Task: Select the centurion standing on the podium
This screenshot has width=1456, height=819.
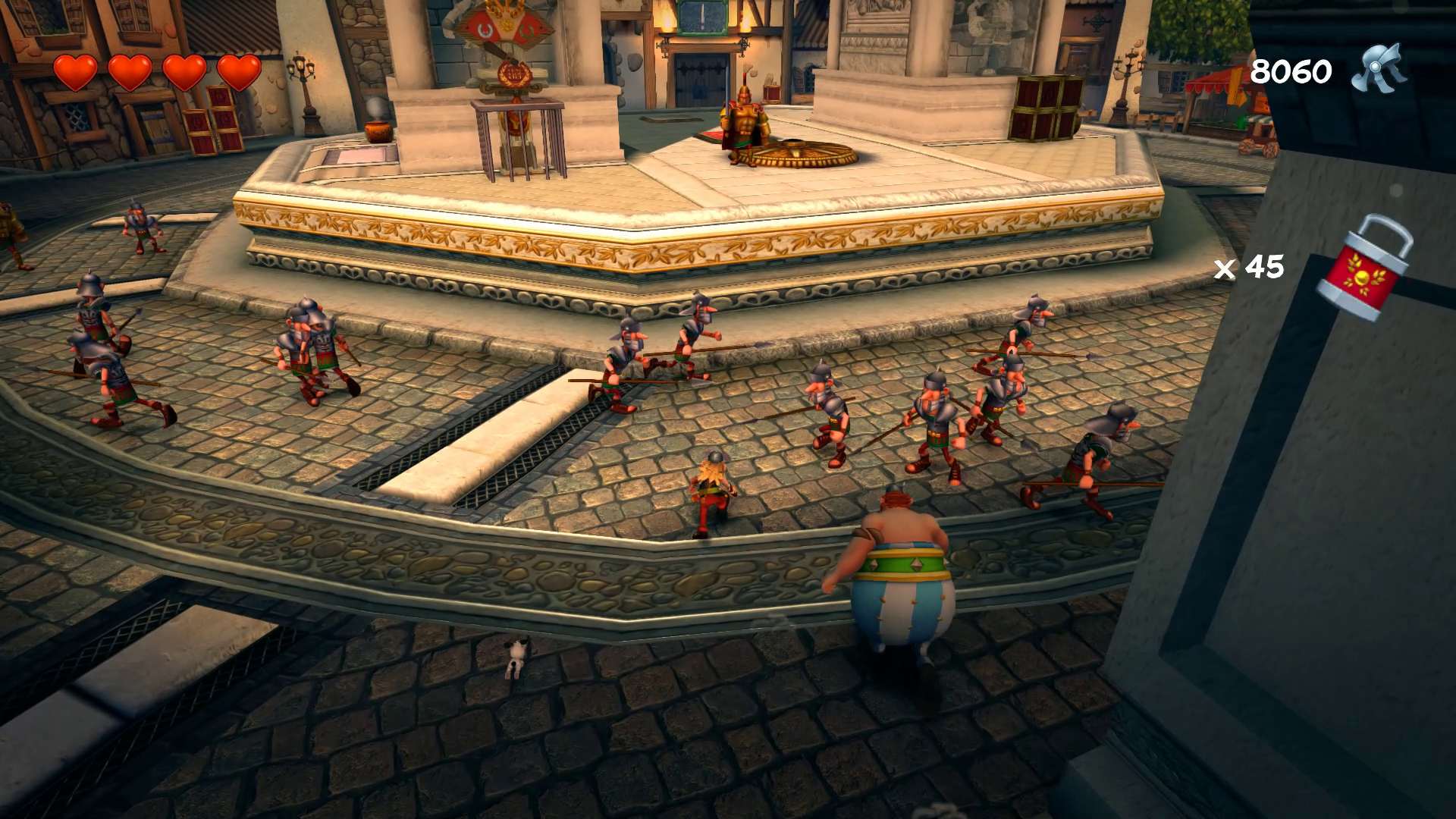Action: coord(747,118)
